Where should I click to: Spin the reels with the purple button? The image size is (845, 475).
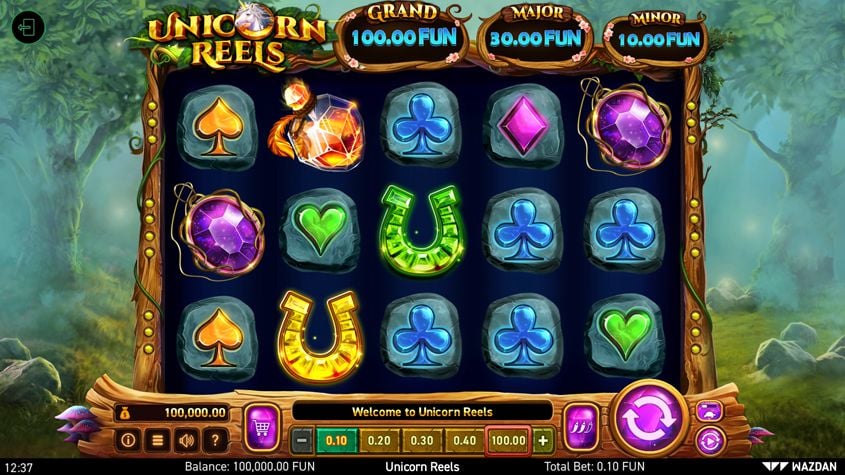649,419
